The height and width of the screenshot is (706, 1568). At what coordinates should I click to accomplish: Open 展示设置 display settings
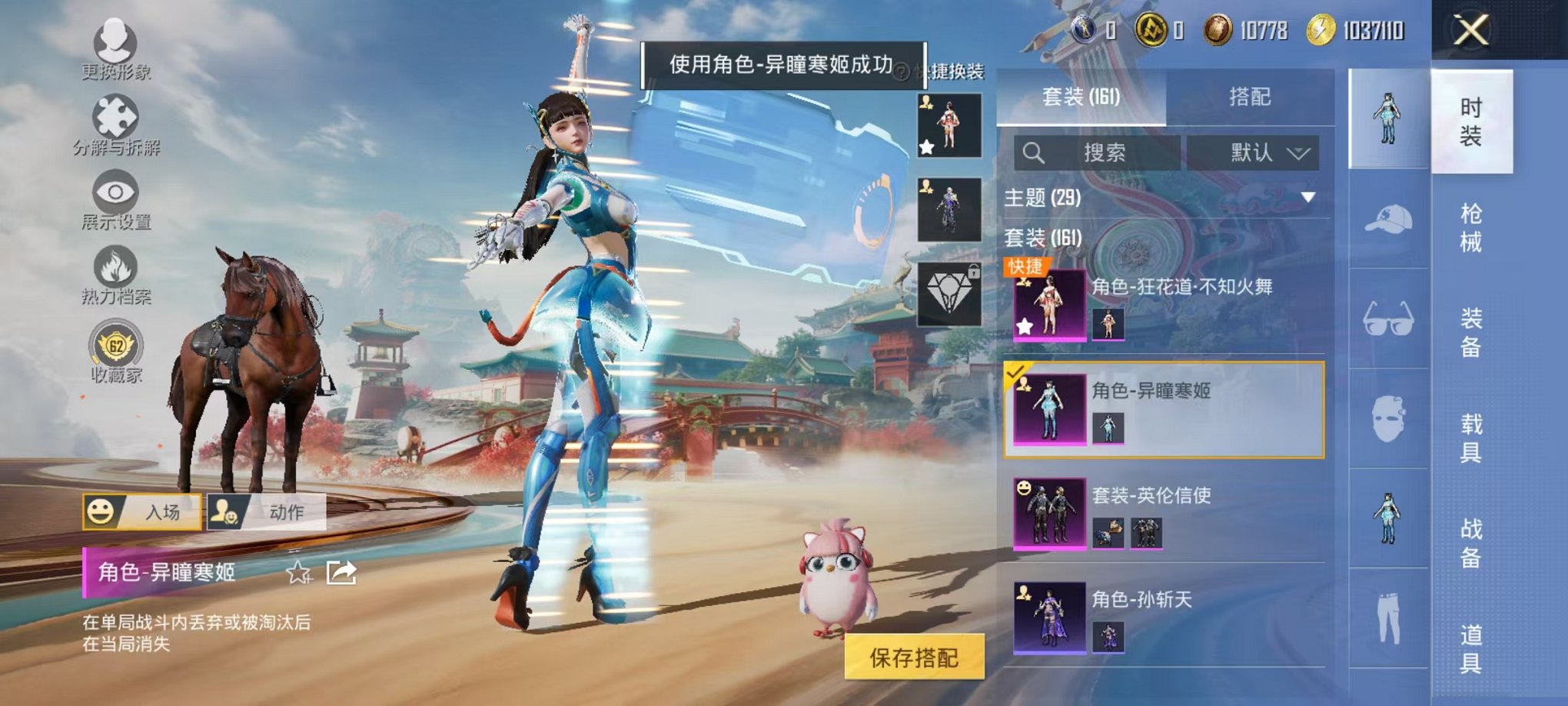click(x=114, y=192)
